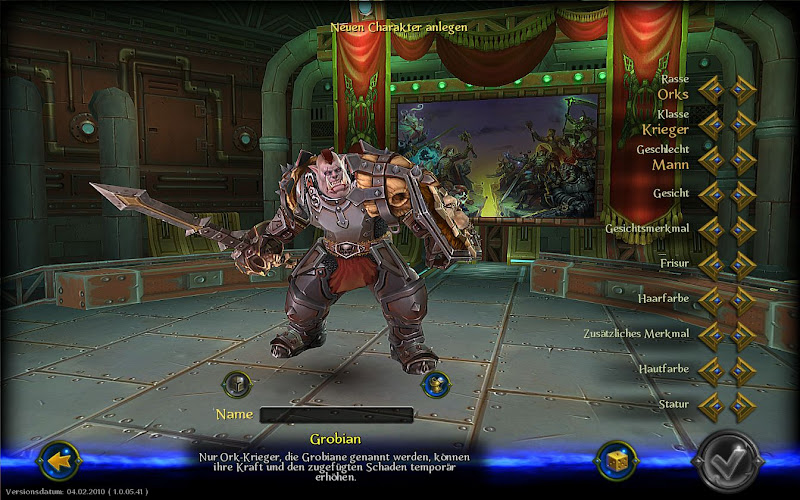The image size is (800, 500).
Task: Change Geschlecht with the right arrow
Action: click(741, 158)
